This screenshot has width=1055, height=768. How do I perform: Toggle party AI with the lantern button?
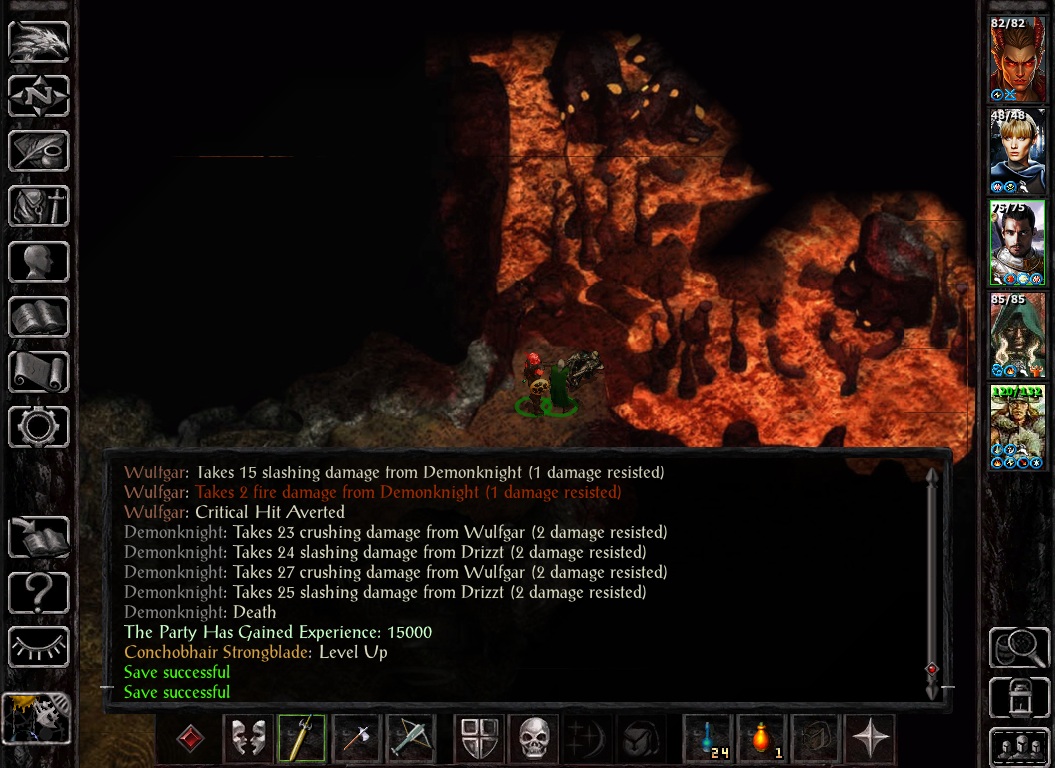[1018, 697]
